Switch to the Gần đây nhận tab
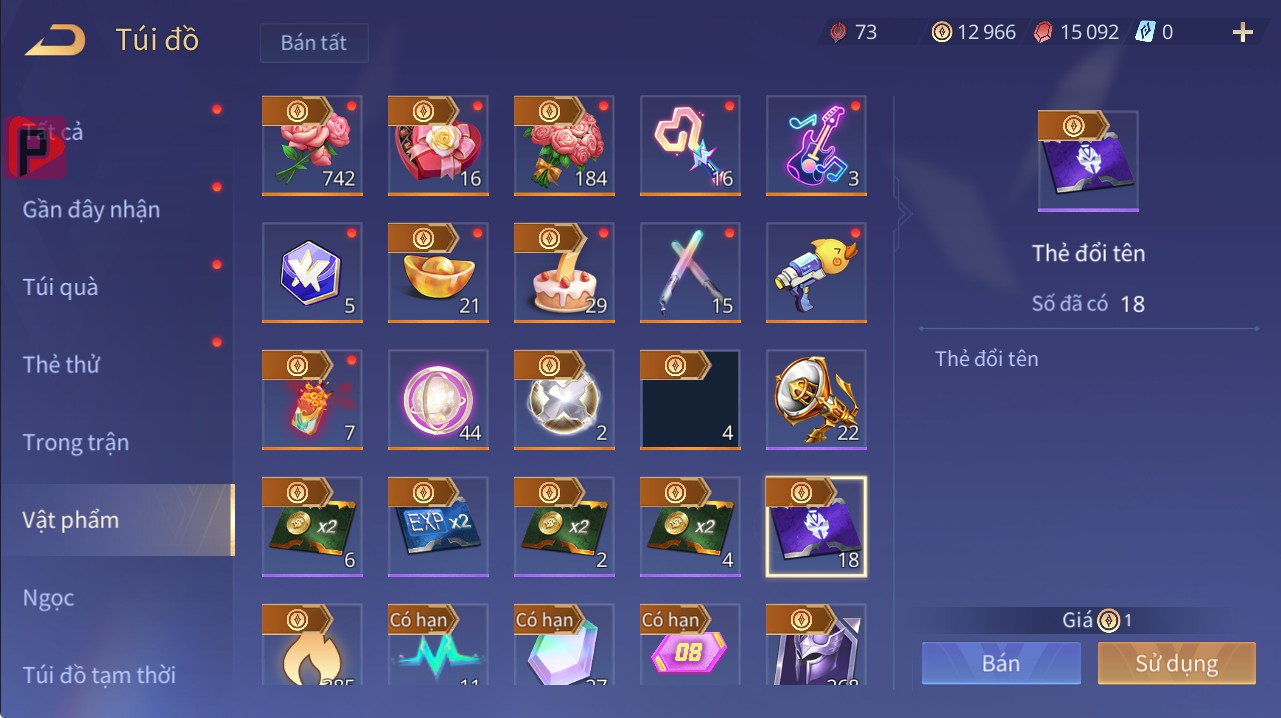Image resolution: width=1281 pixels, height=718 pixels. [x=91, y=209]
